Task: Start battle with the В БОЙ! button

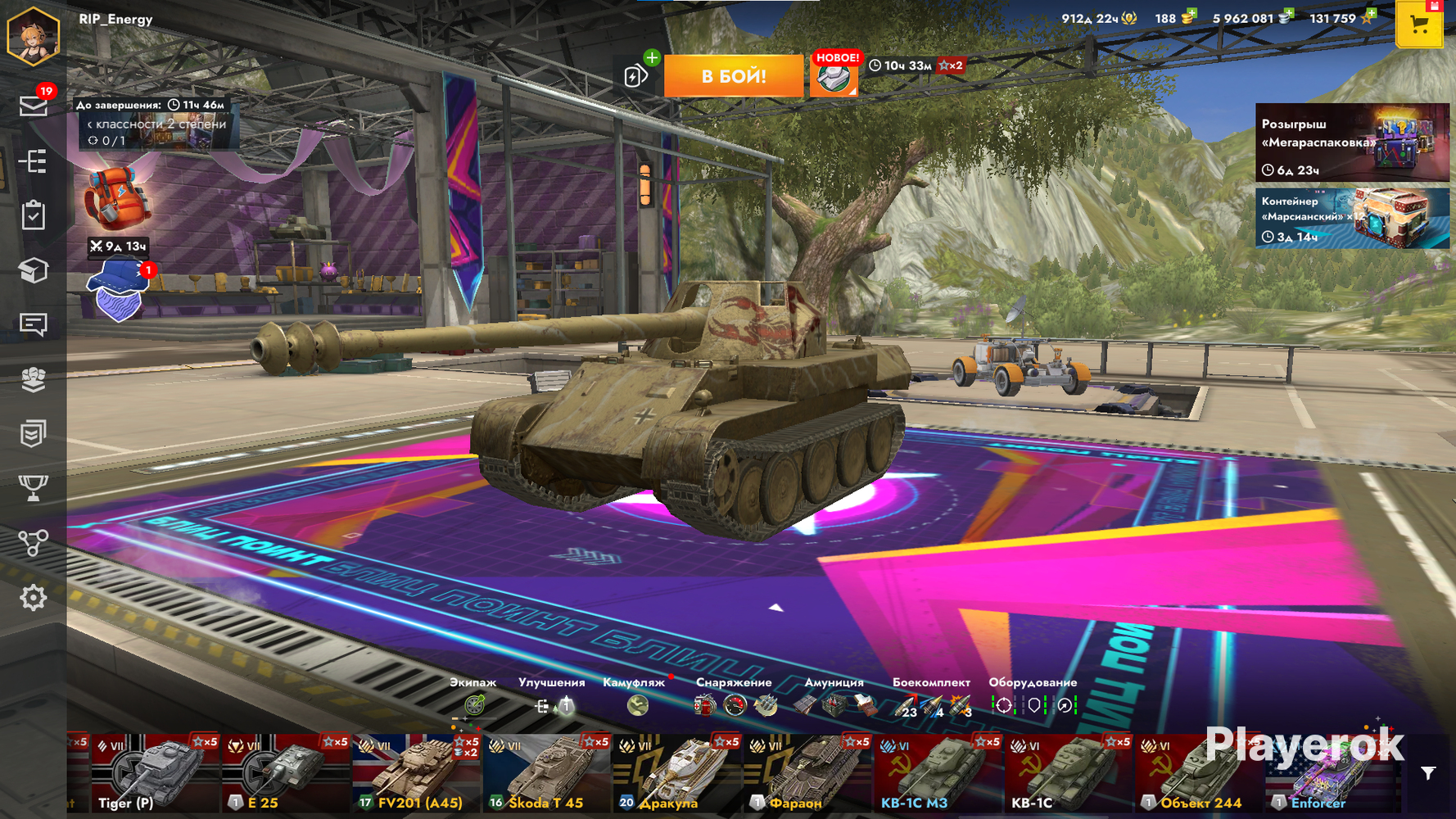Action: coord(733,76)
